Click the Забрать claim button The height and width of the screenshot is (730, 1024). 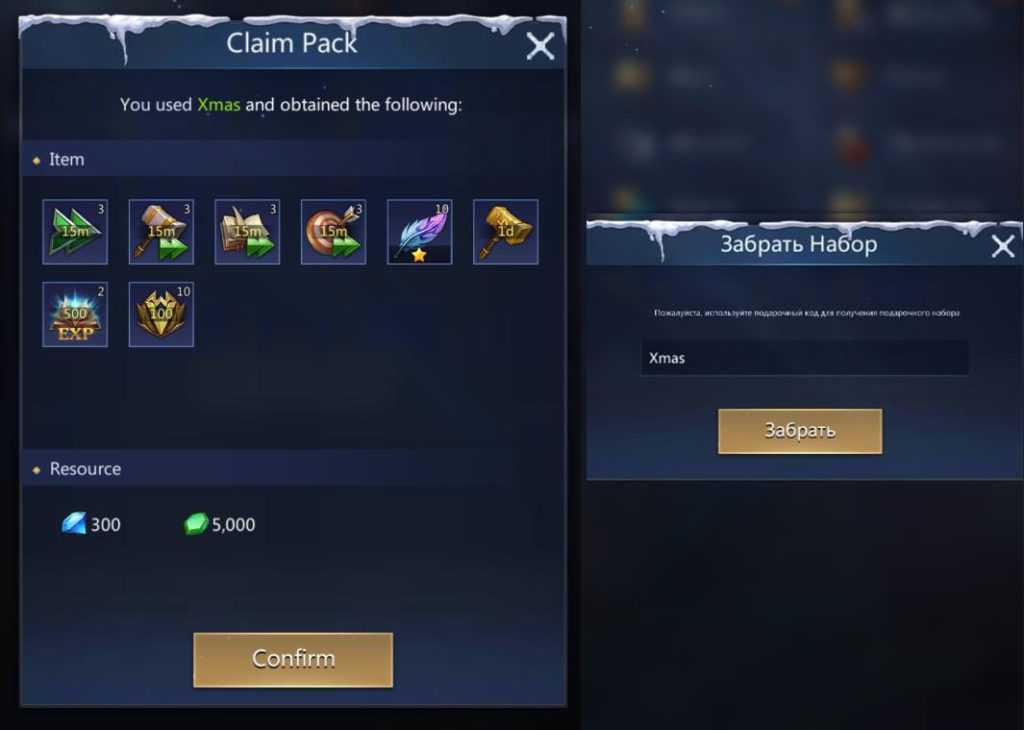click(800, 431)
